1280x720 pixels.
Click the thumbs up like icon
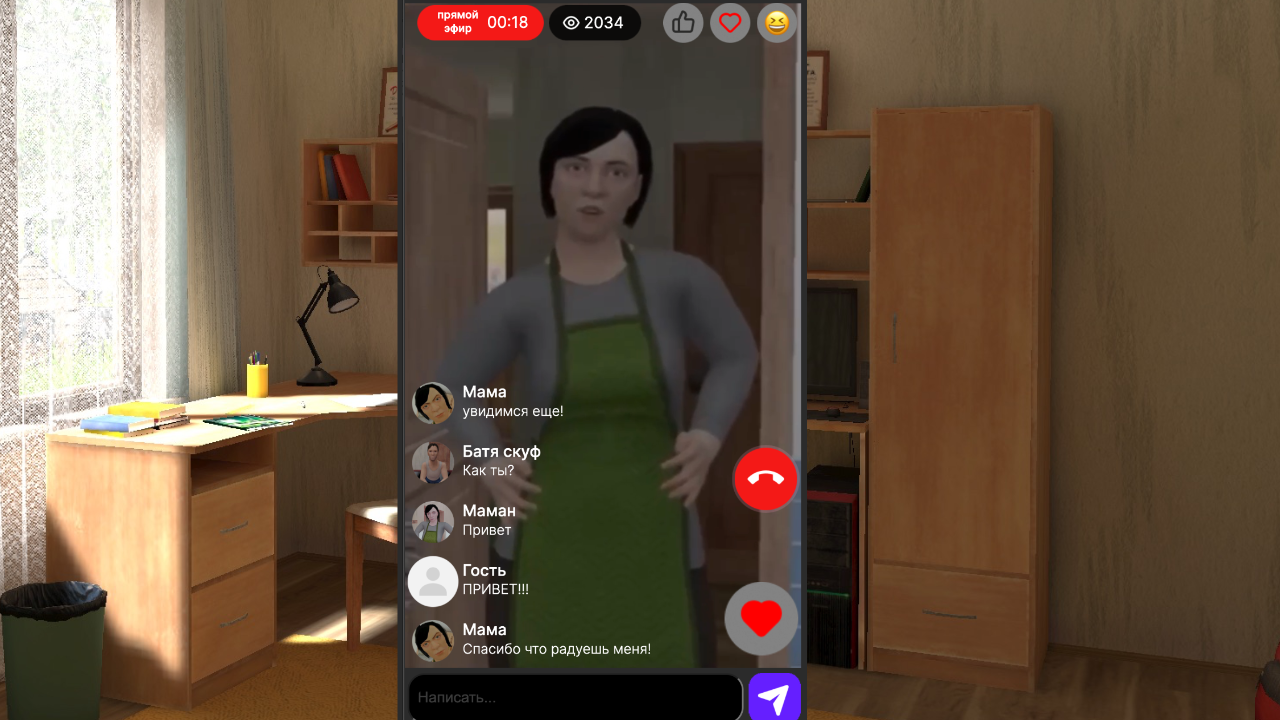coord(683,23)
